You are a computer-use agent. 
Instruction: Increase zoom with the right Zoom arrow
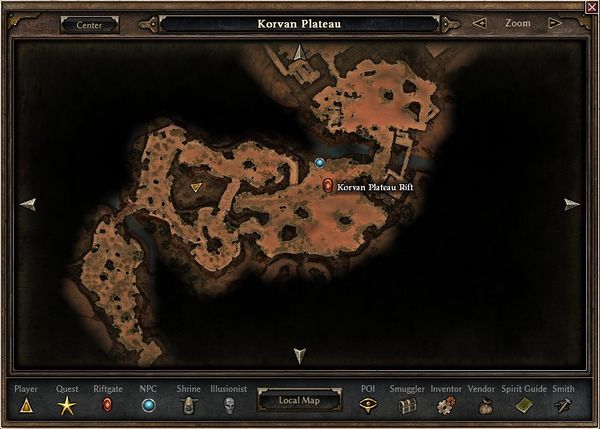[x=558, y=23]
